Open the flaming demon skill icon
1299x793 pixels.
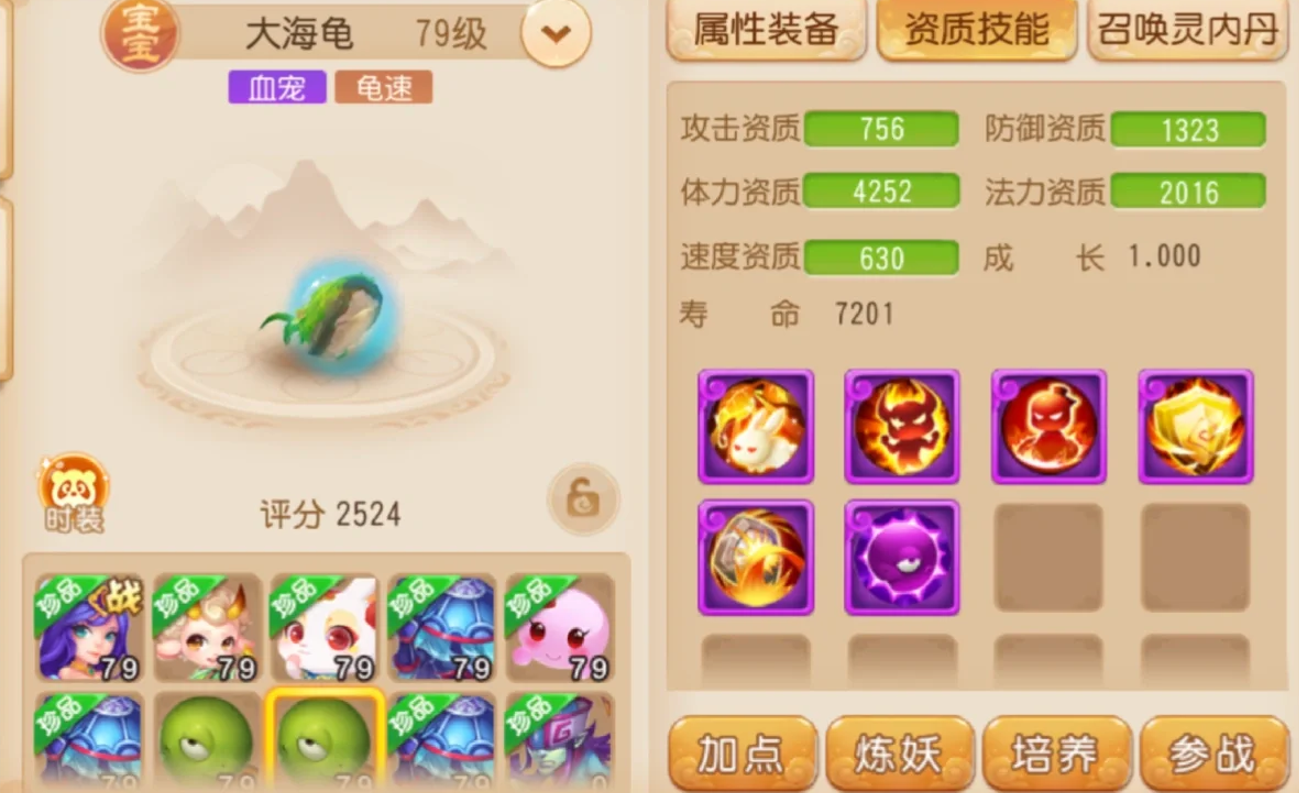pyautogui.click(x=901, y=426)
